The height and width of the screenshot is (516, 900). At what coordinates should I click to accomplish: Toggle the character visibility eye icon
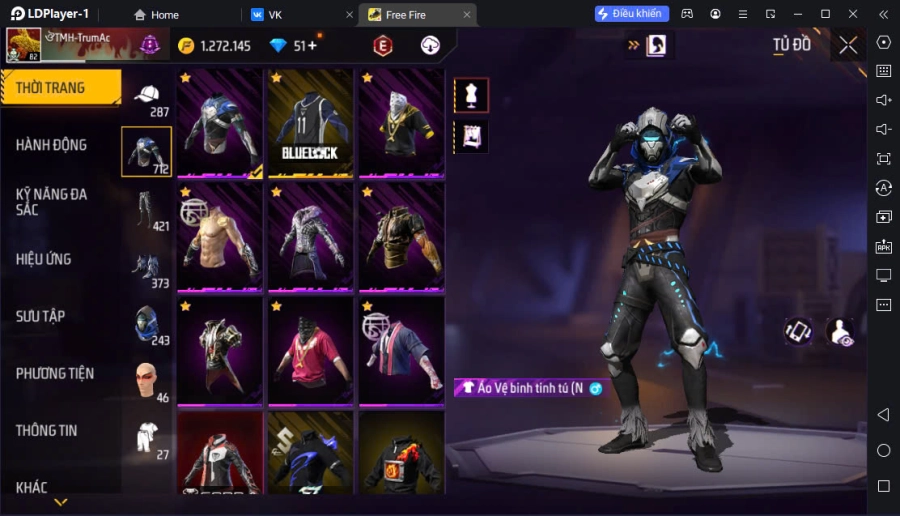tap(840, 333)
